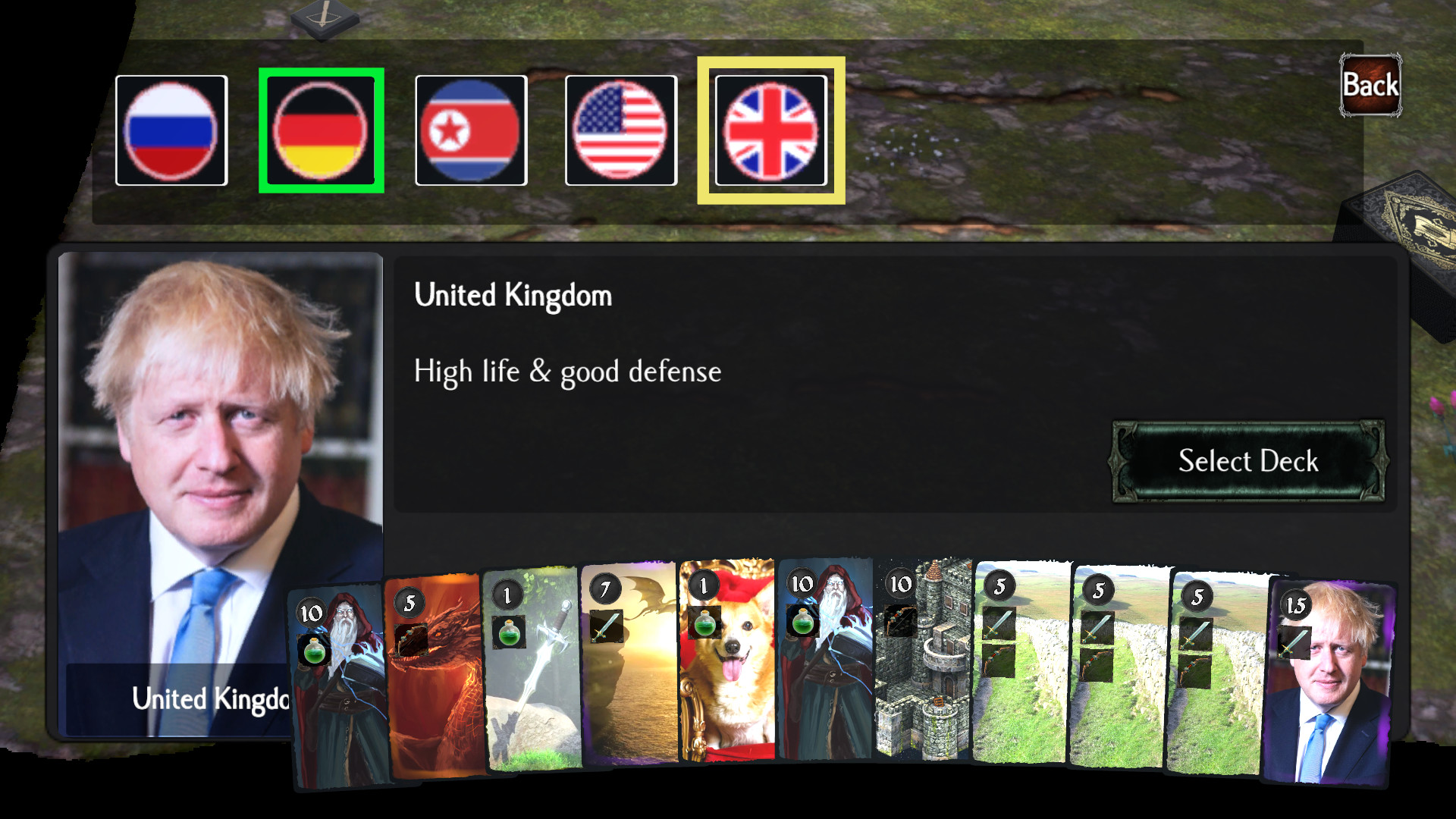Choose the North Korea flag

pos(471,129)
